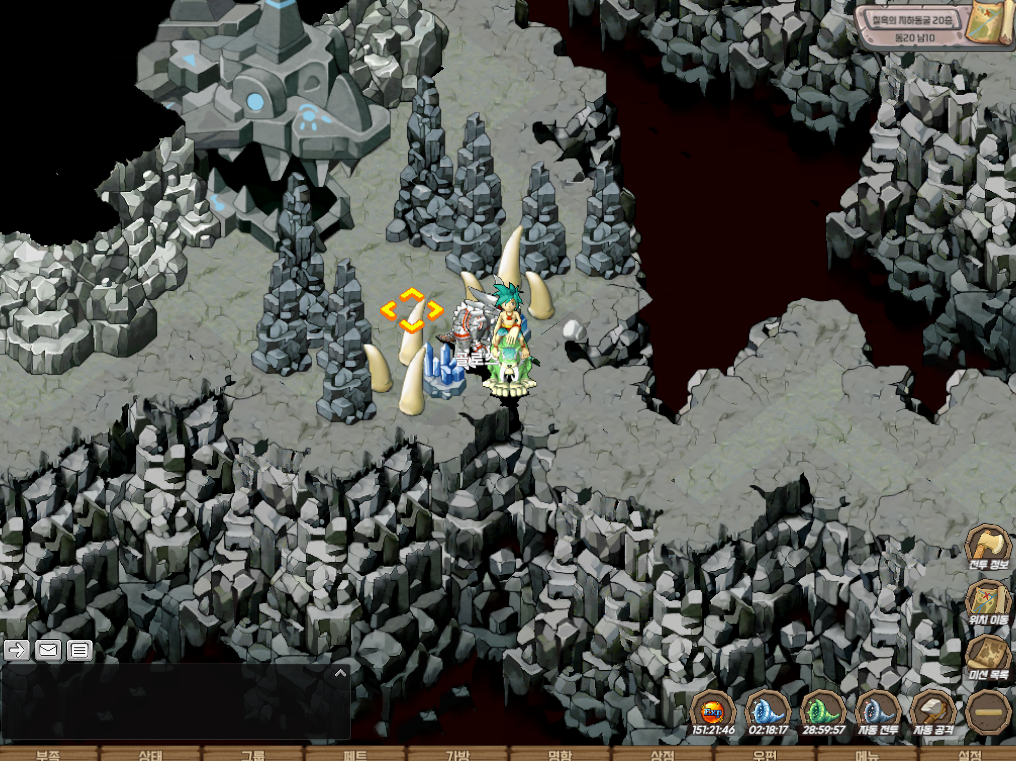
Task: Open the 우편 mail menu
Action: (764, 754)
